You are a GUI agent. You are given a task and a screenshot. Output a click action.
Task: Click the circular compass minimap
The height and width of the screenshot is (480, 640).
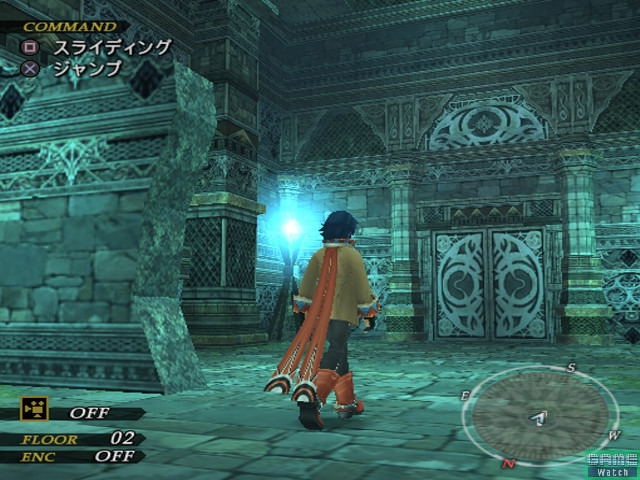pyautogui.click(x=540, y=415)
